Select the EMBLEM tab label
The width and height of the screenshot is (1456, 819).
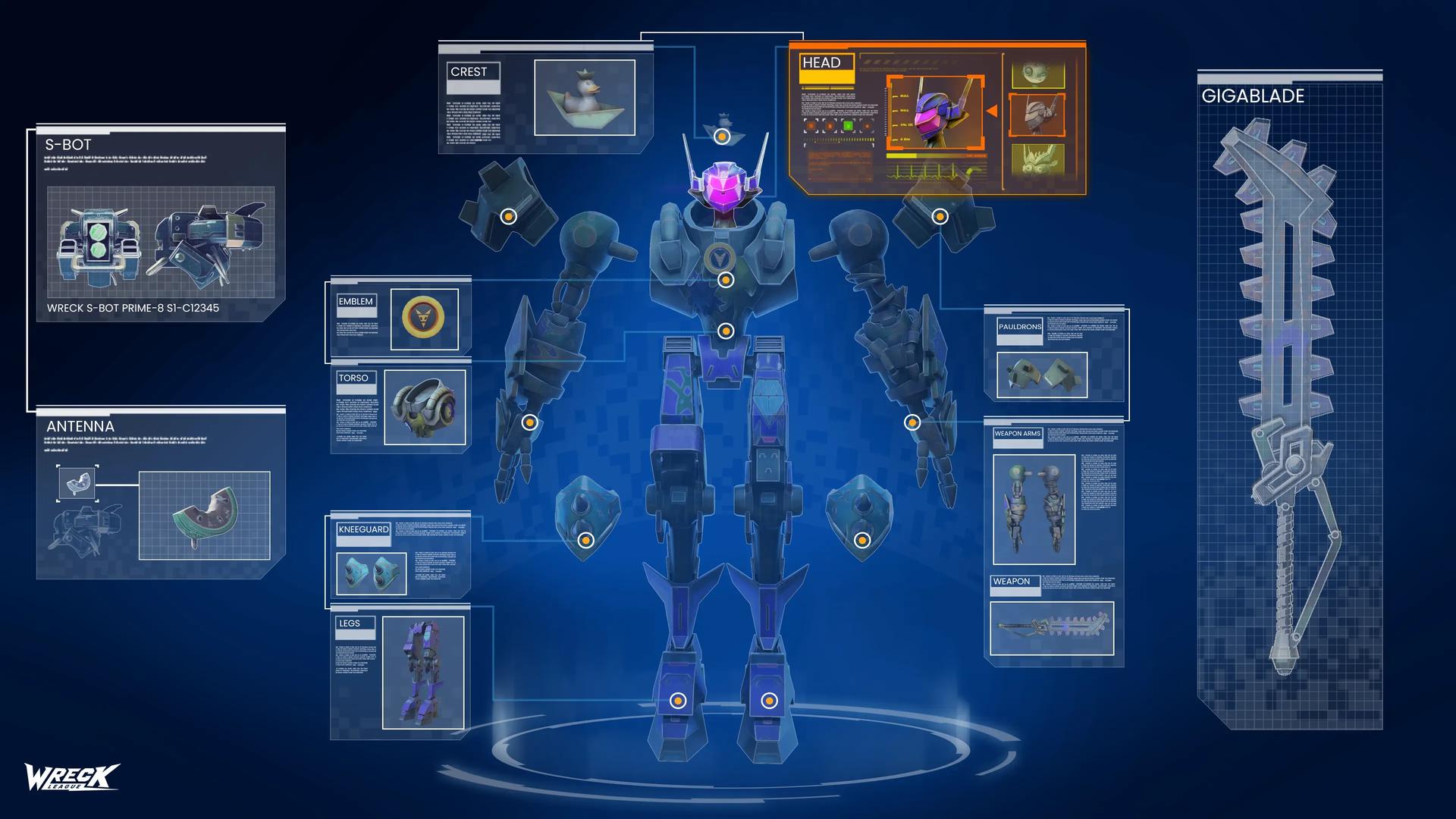tap(355, 301)
